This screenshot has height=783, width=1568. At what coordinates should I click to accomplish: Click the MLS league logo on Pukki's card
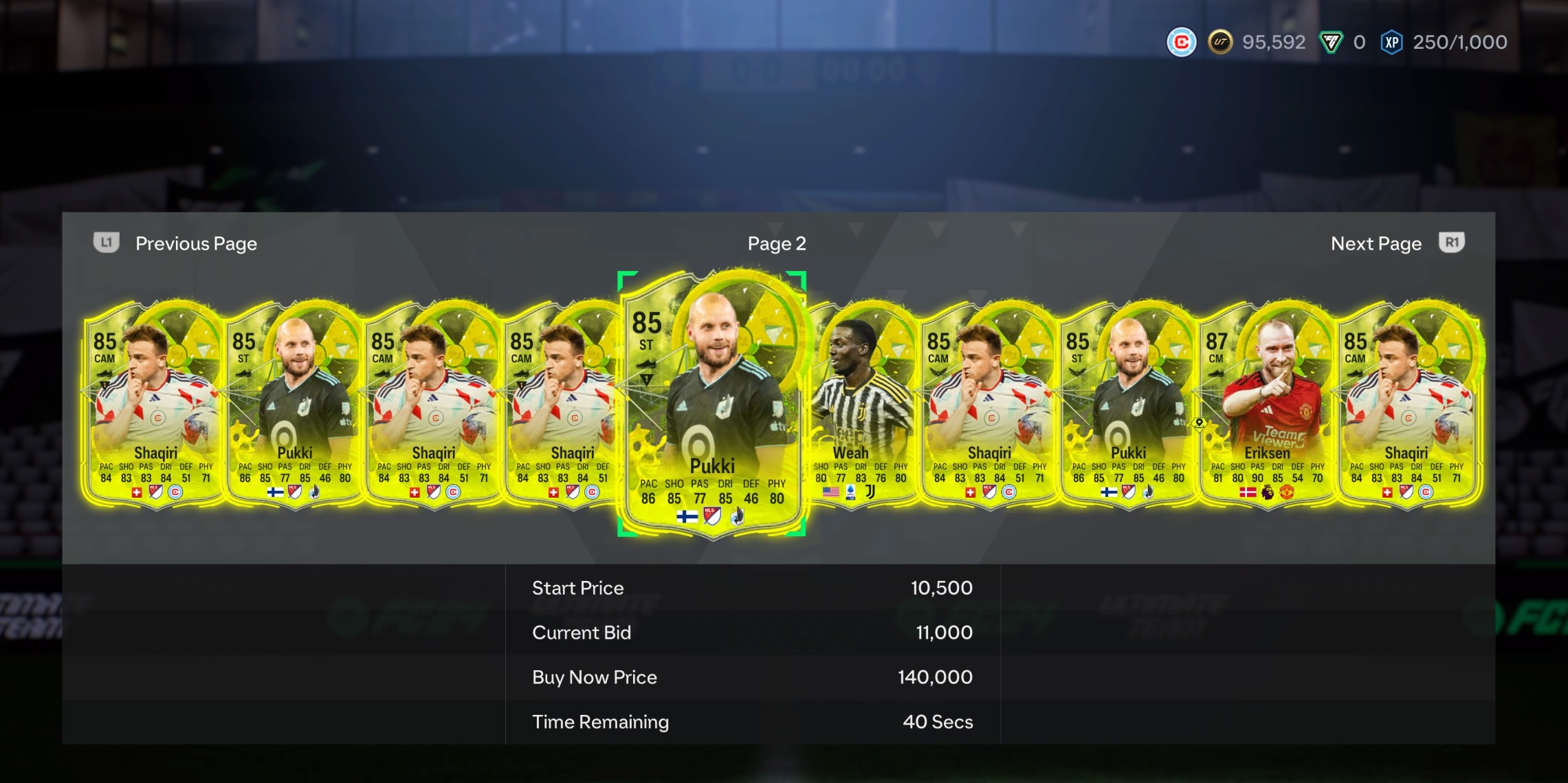(x=711, y=517)
